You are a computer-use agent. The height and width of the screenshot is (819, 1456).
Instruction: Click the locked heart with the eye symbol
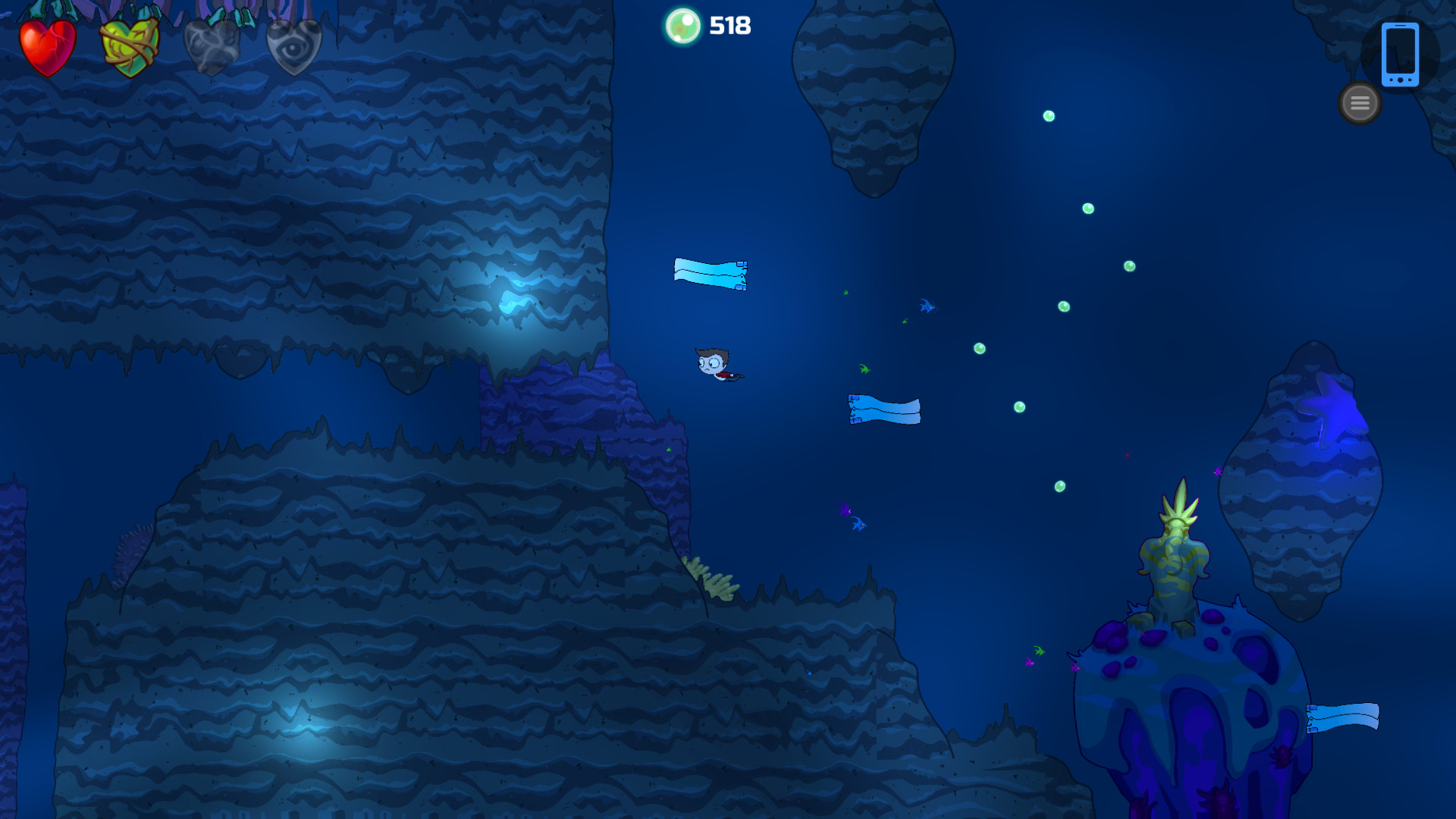click(294, 44)
